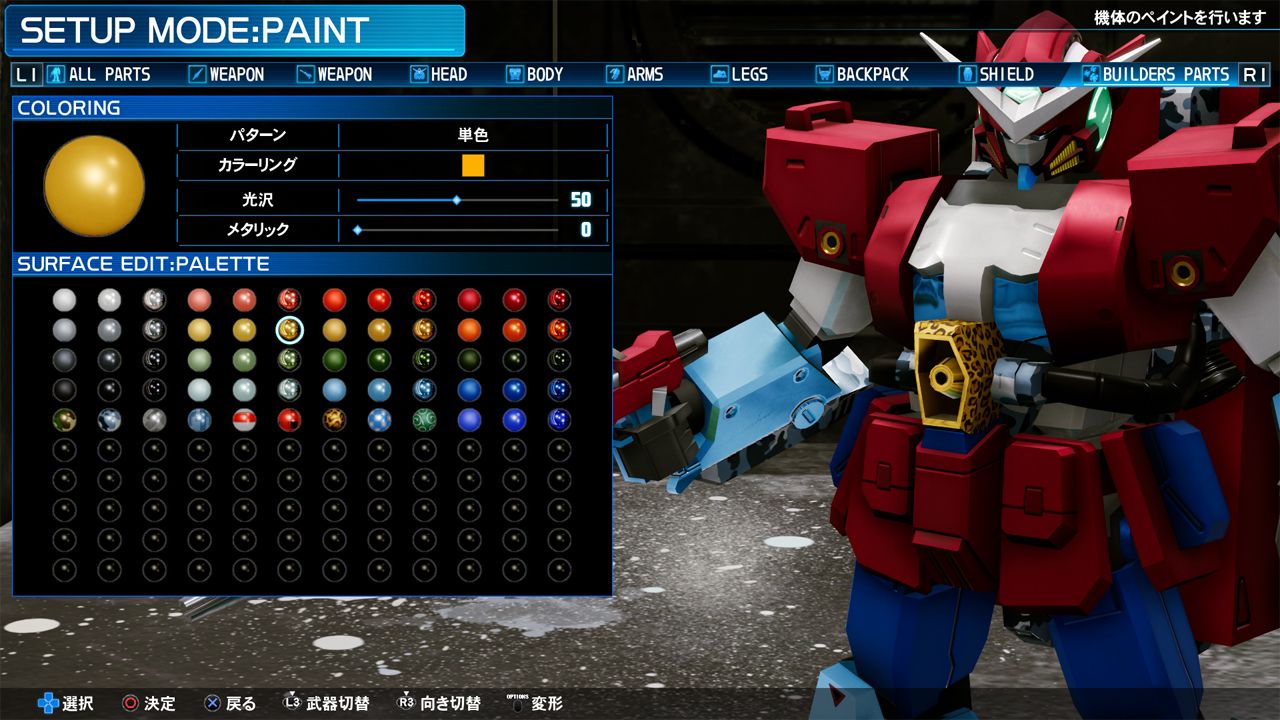
Task: Open the パターン selector showing 単色
Action: click(473, 135)
